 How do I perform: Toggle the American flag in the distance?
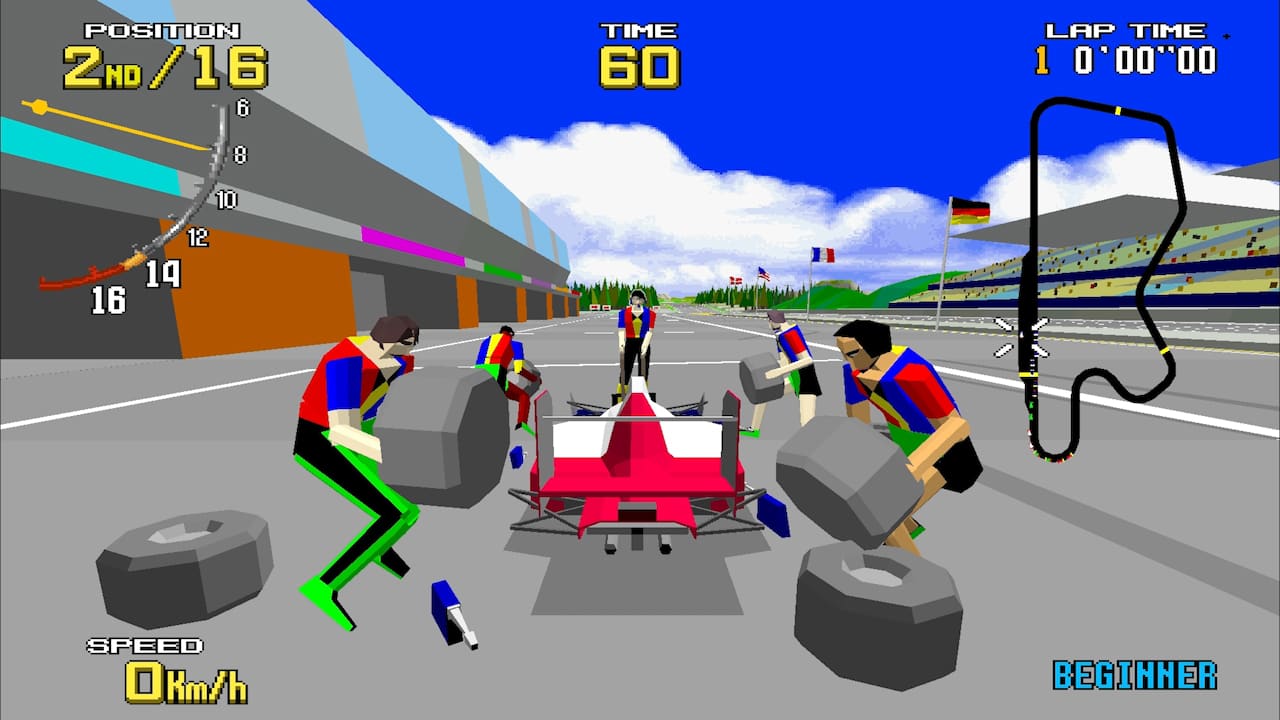765,276
